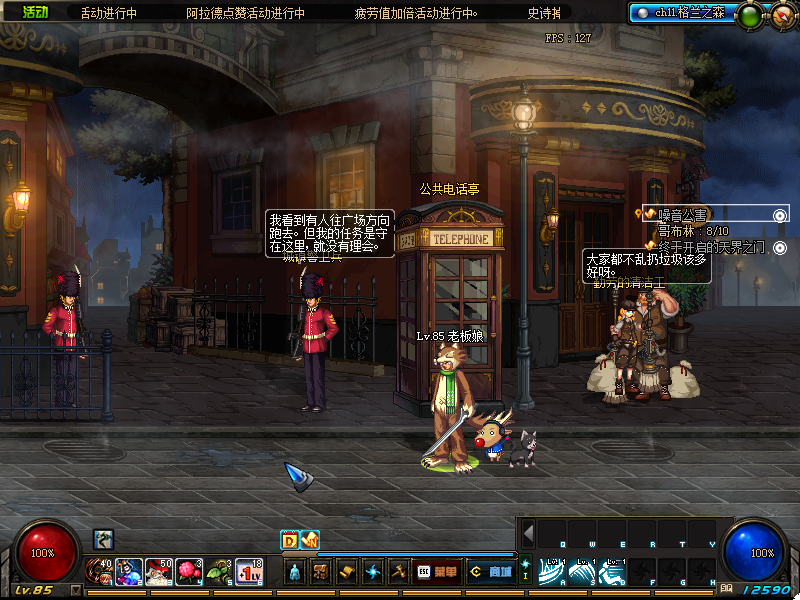Open the ESC 菜单 menu button

[438, 572]
